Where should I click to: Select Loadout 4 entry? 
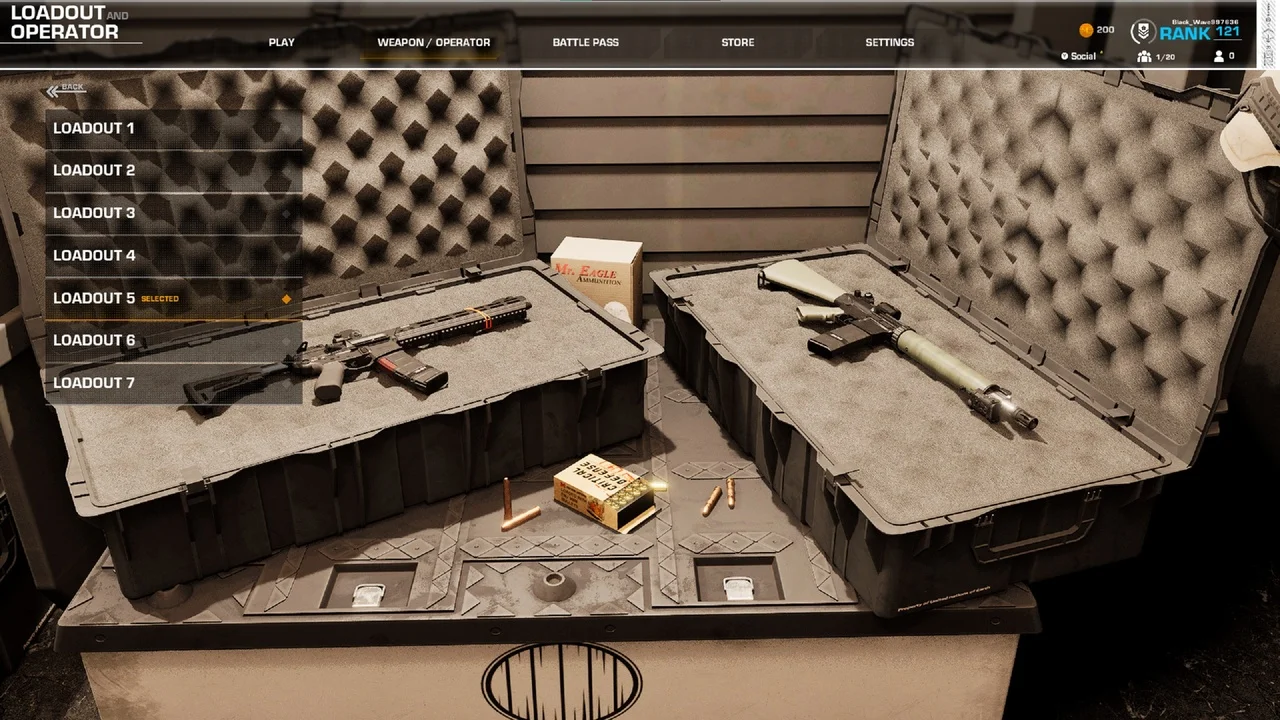point(173,256)
